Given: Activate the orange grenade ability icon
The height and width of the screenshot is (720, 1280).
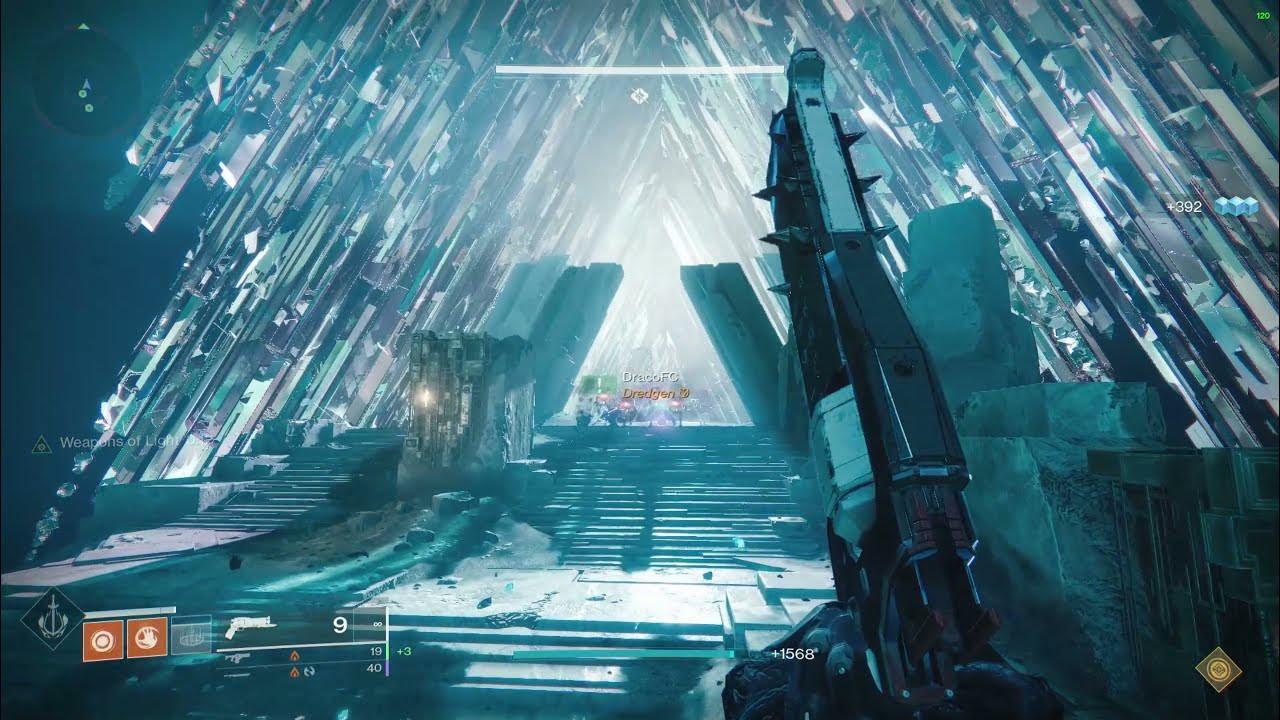Looking at the screenshot, I should pos(101,639).
